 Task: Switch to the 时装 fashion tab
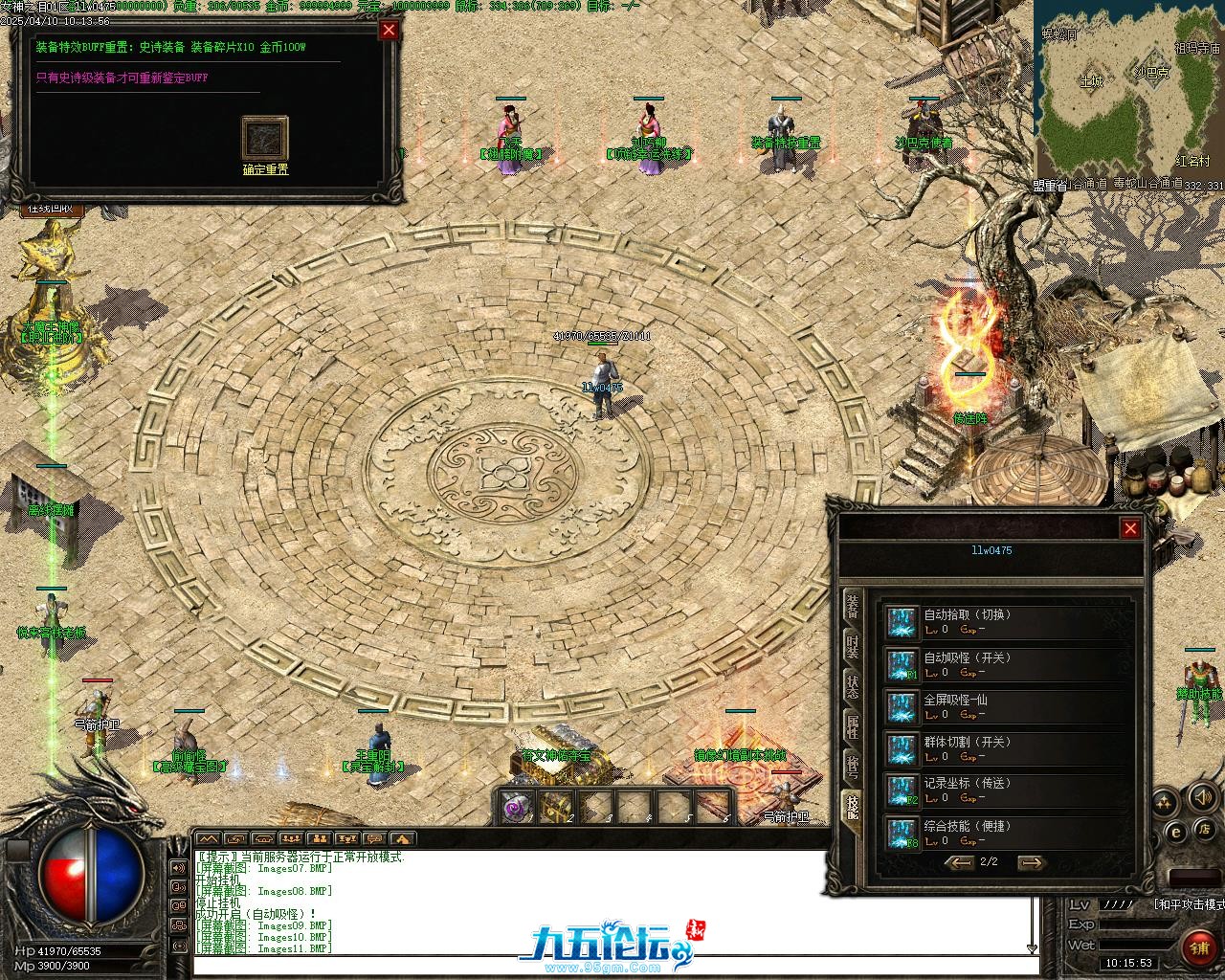point(852,648)
